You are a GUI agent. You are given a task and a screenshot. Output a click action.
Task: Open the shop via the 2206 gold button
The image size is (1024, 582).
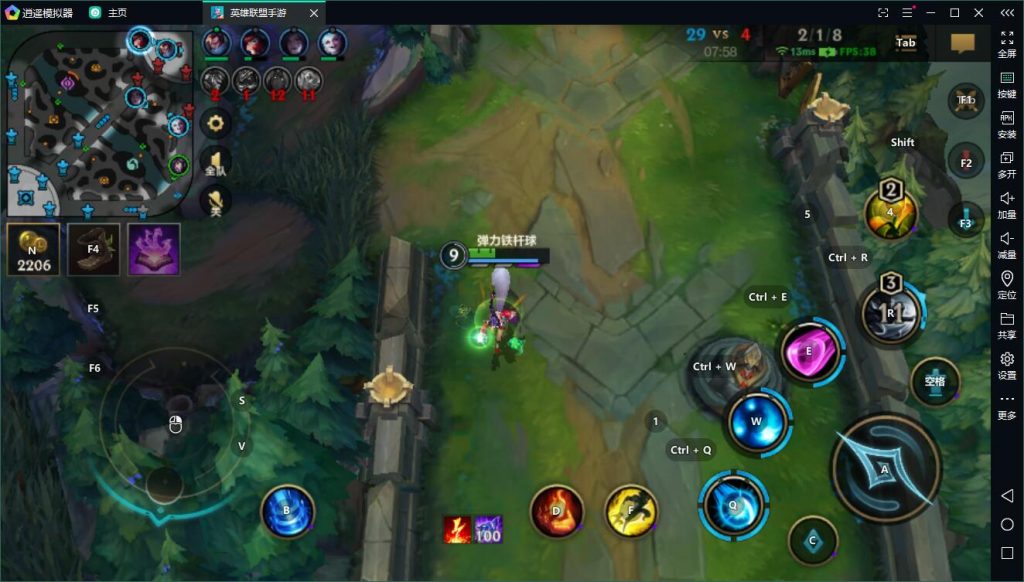33,249
